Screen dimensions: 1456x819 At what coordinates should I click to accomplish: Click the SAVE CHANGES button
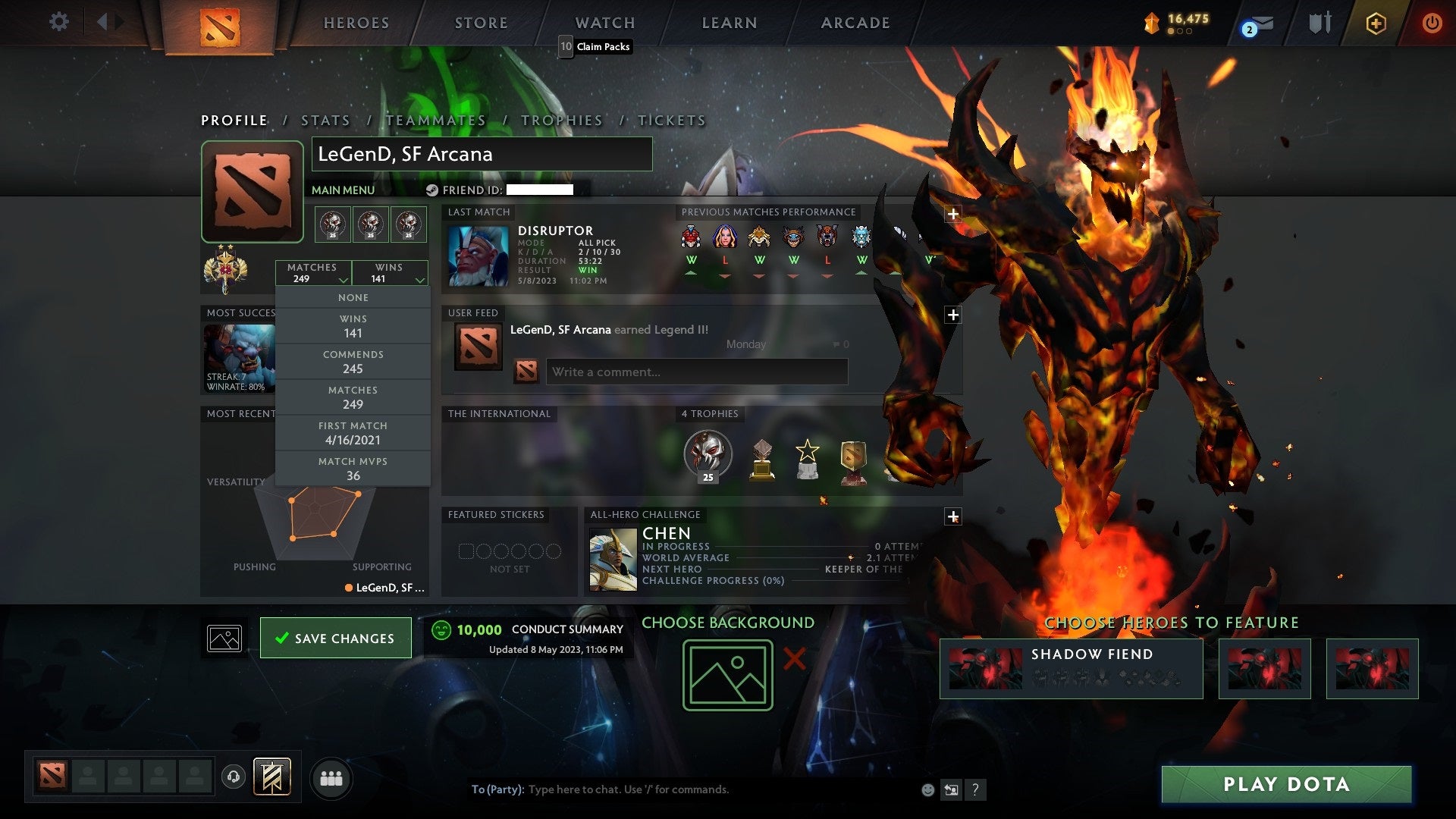(x=336, y=638)
